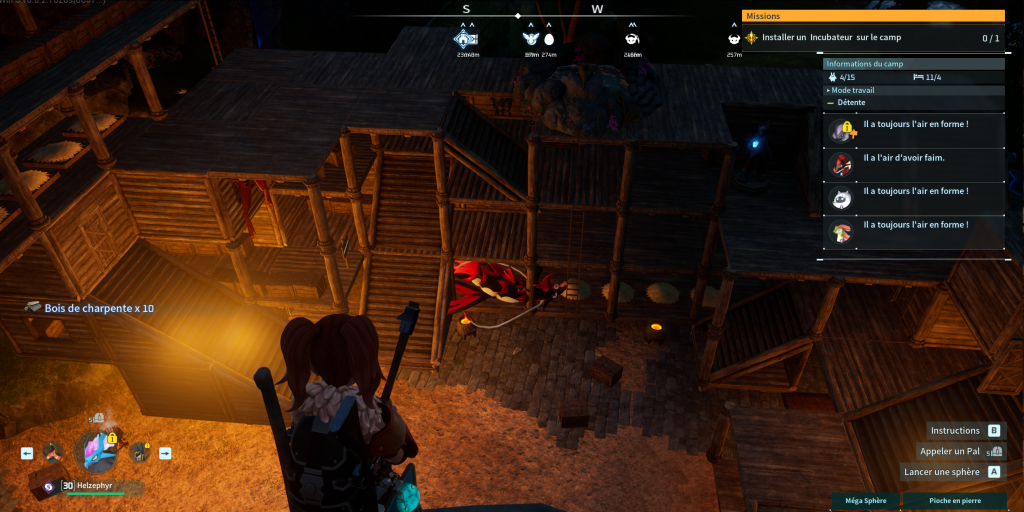Choose the red-collared Pal beside Helzephyr
The image size is (1024, 512).
tap(50, 453)
